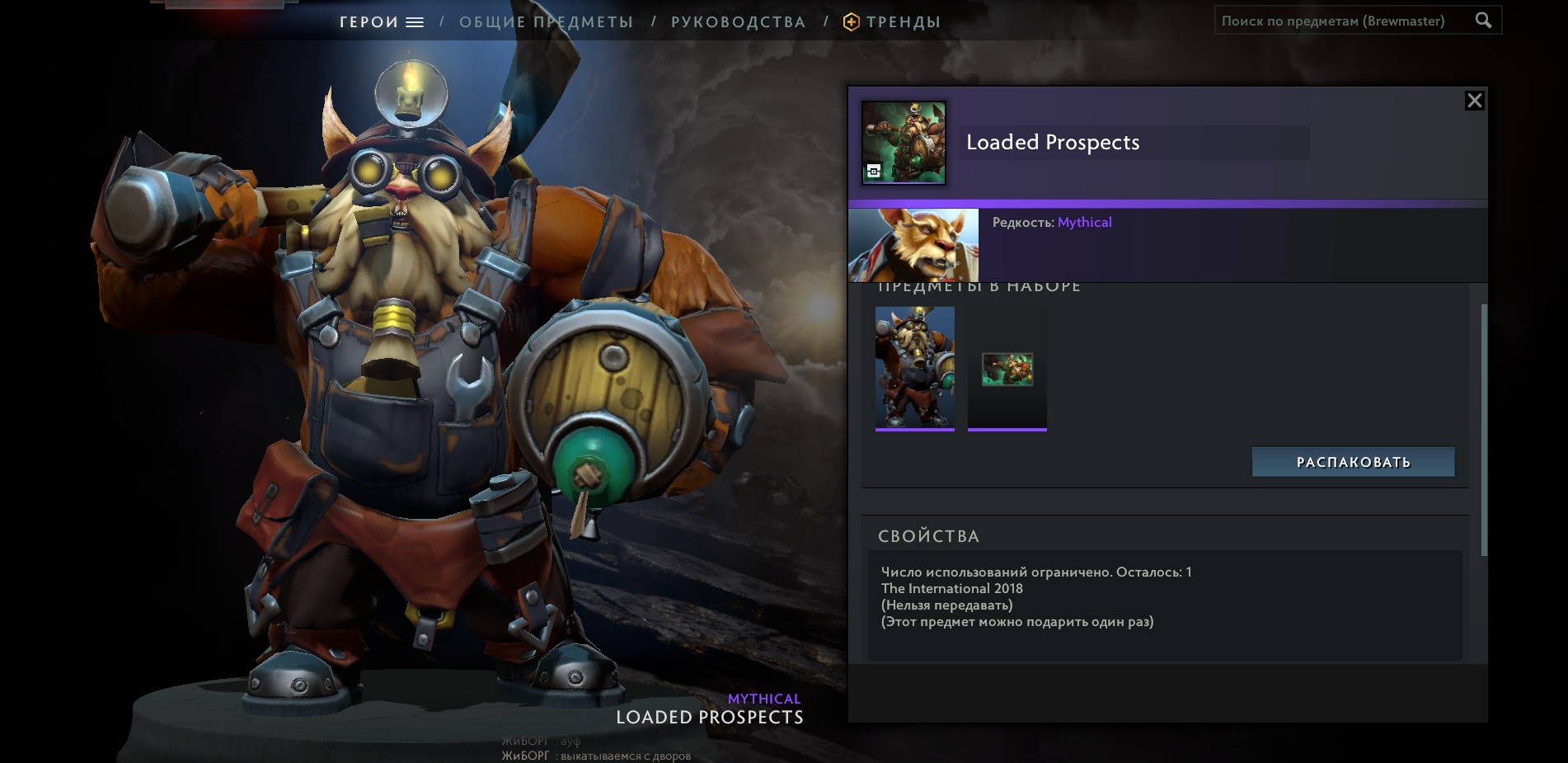
Task: Switch to Общие предметы tab
Action: [546, 22]
